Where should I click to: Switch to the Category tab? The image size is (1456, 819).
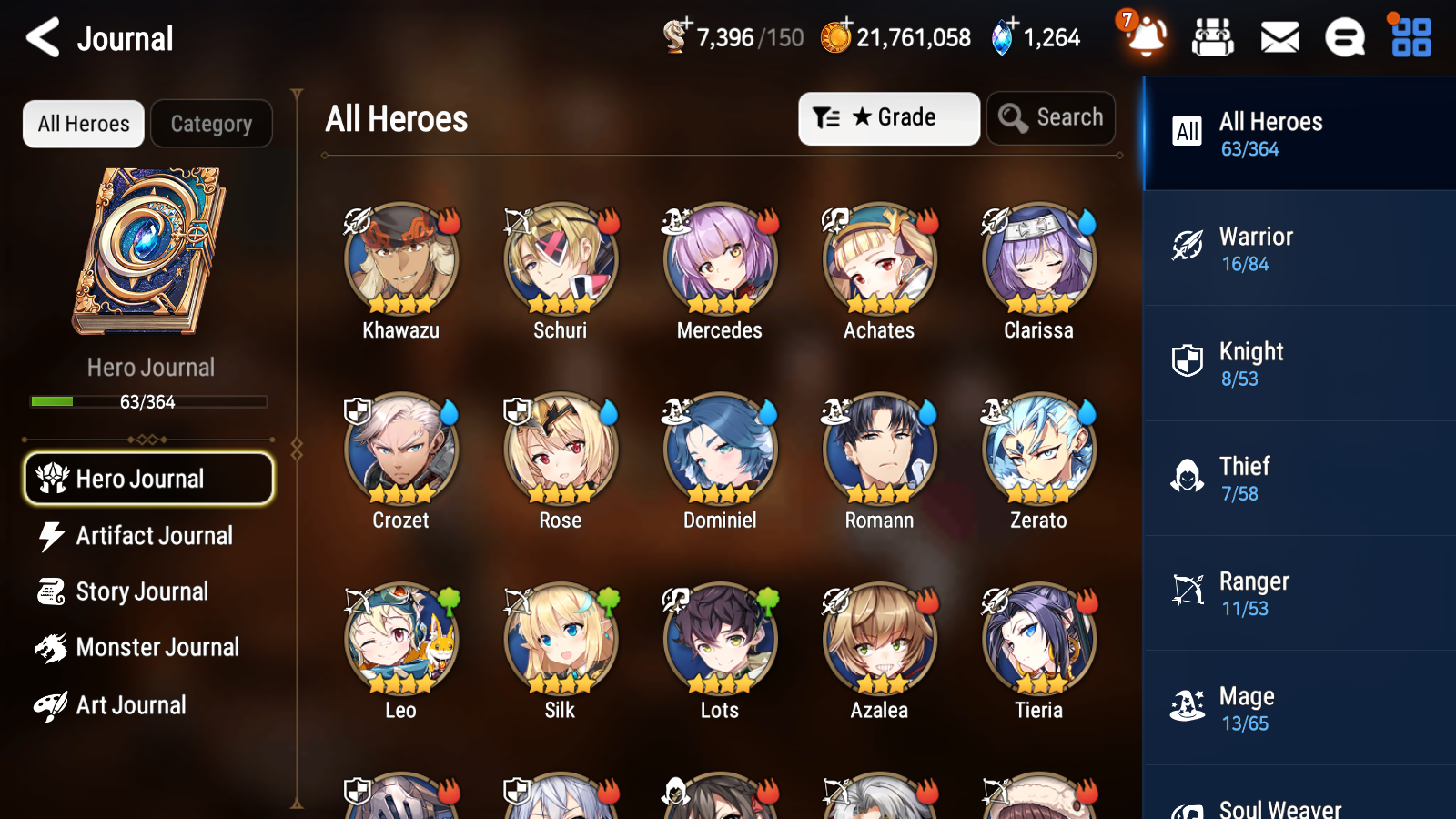coord(211,124)
